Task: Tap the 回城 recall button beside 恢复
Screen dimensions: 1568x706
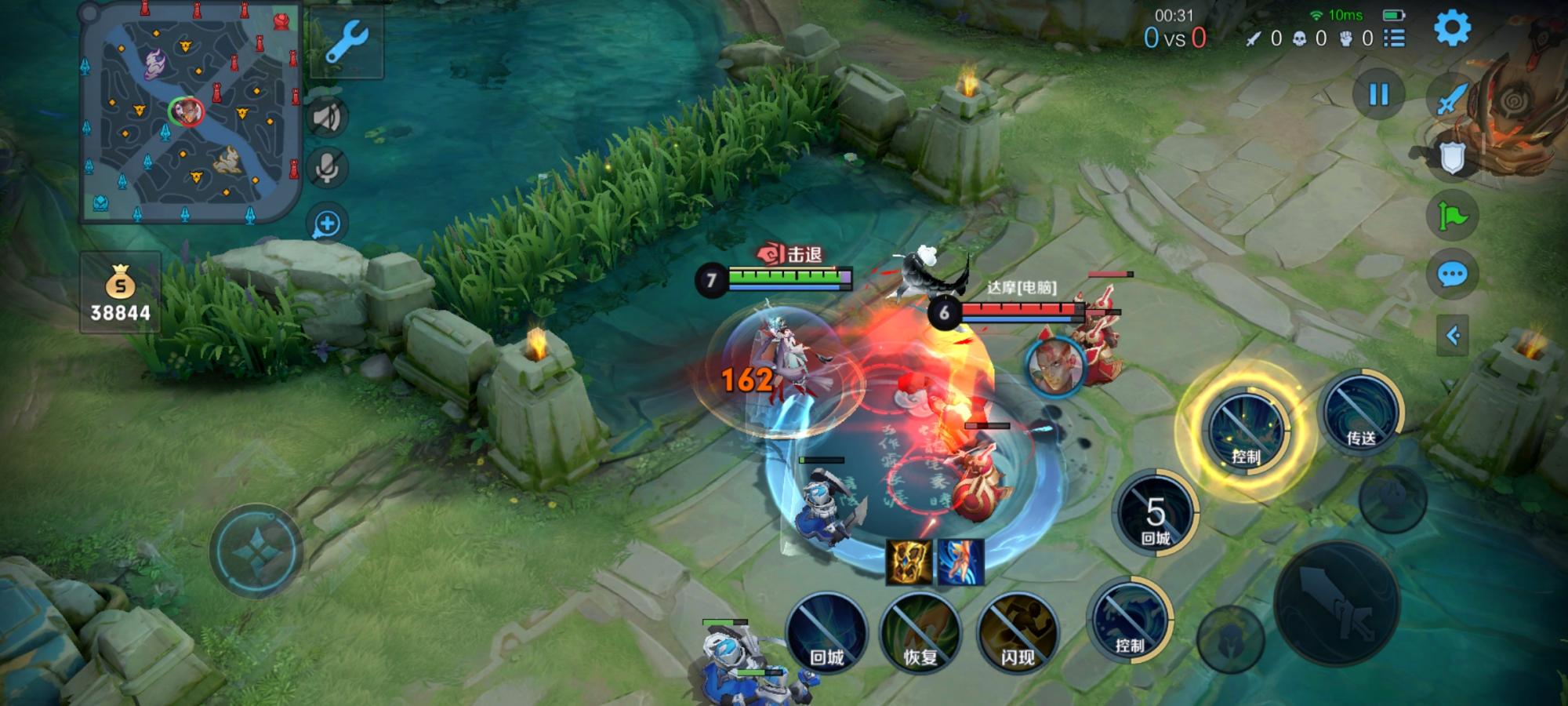Action: tap(826, 631)
